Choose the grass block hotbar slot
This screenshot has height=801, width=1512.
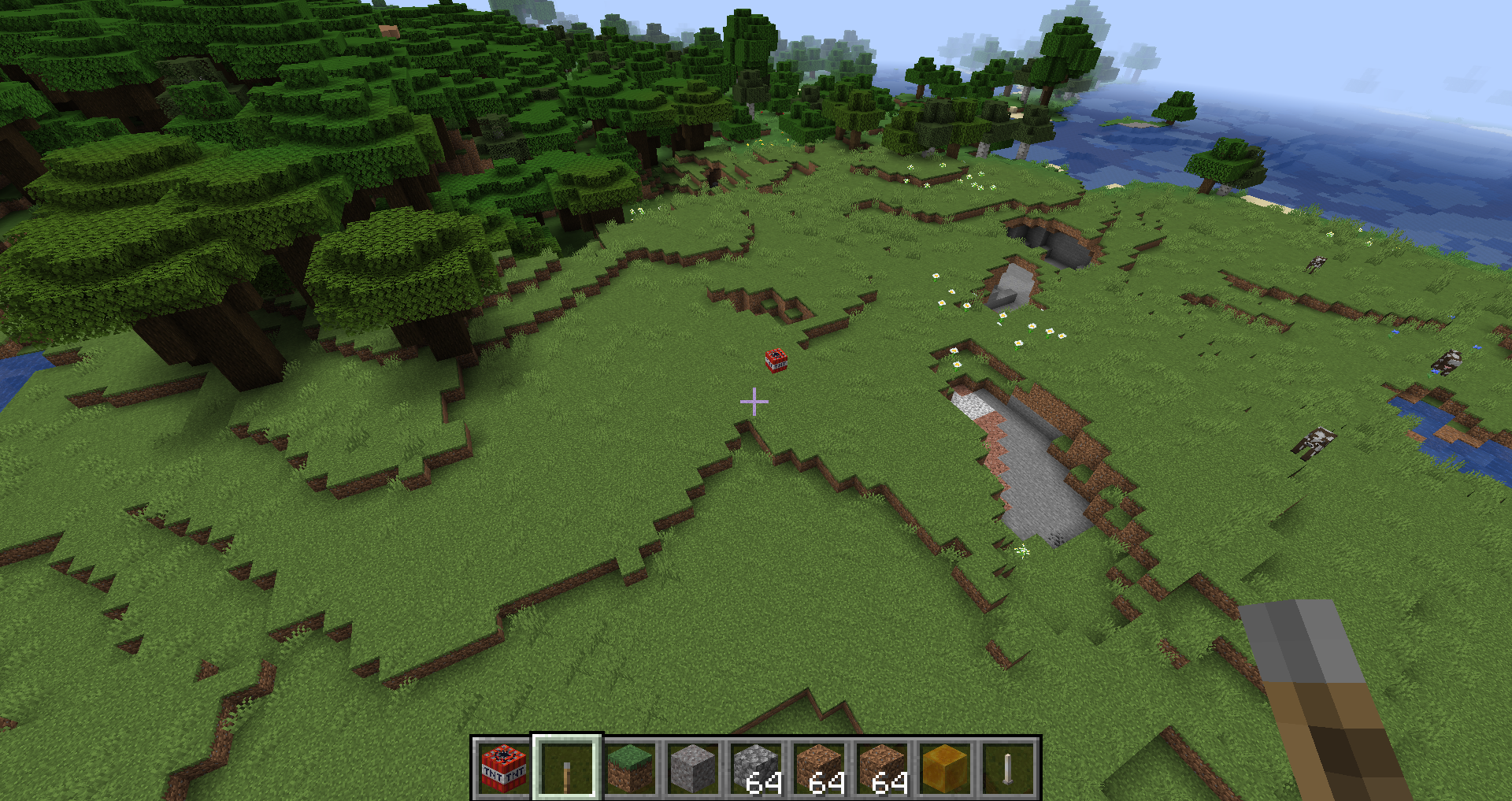click(x=630, y=768)
